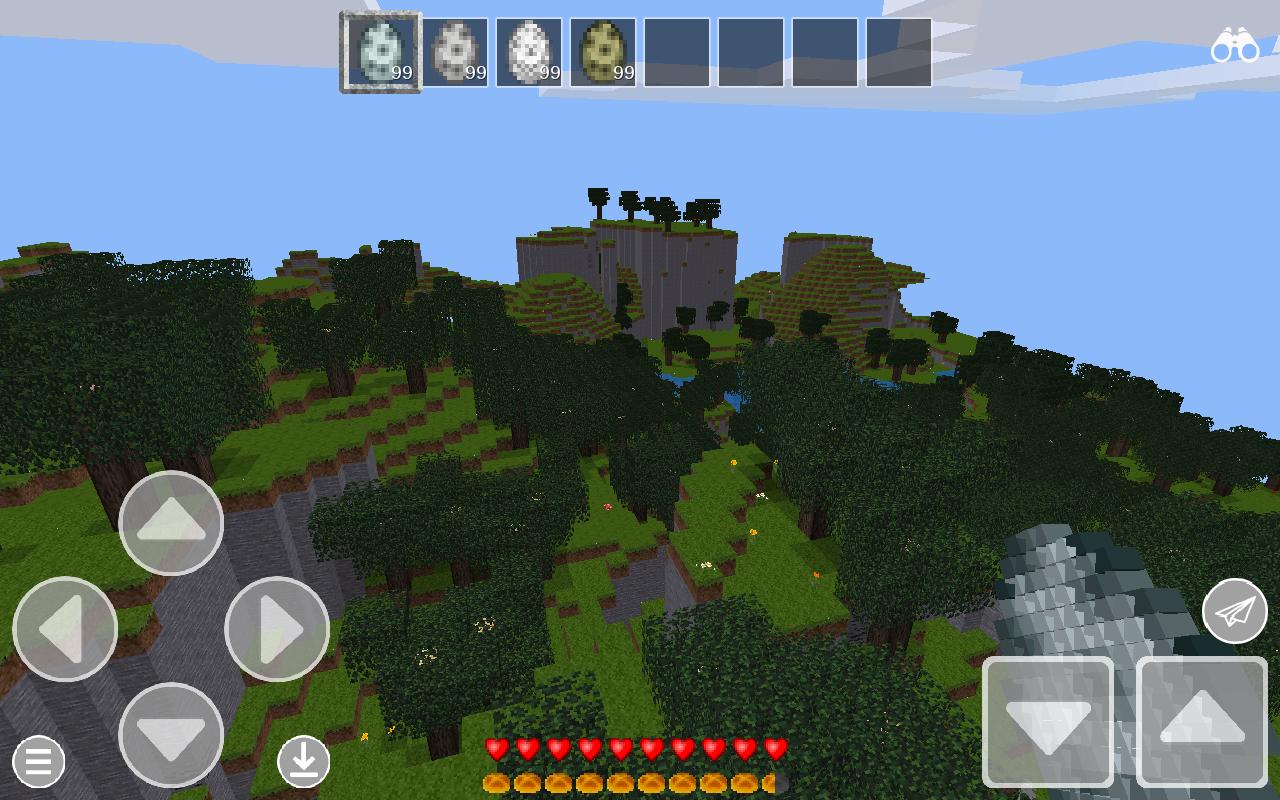Tap the leftmost health heart

[496, 745]
